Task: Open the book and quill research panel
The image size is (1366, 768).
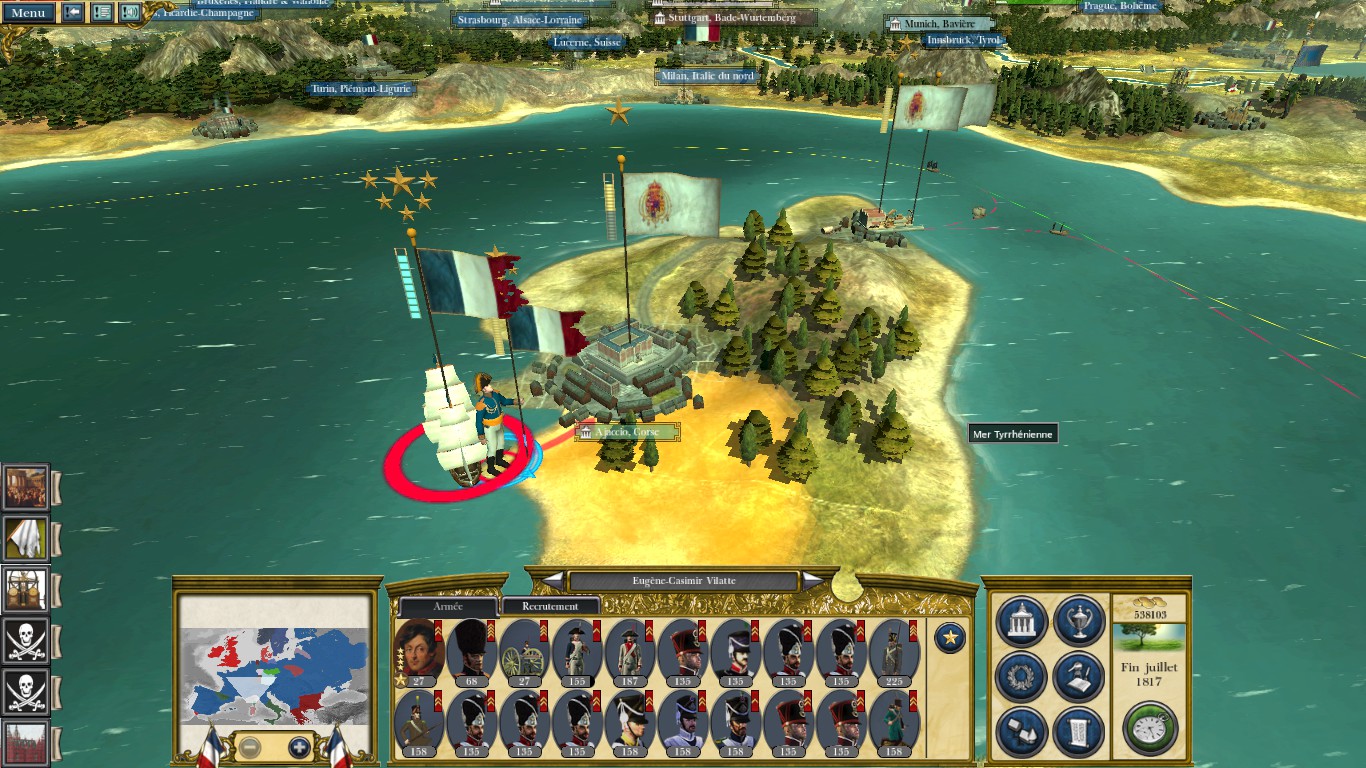Action: coord(1079,677)
